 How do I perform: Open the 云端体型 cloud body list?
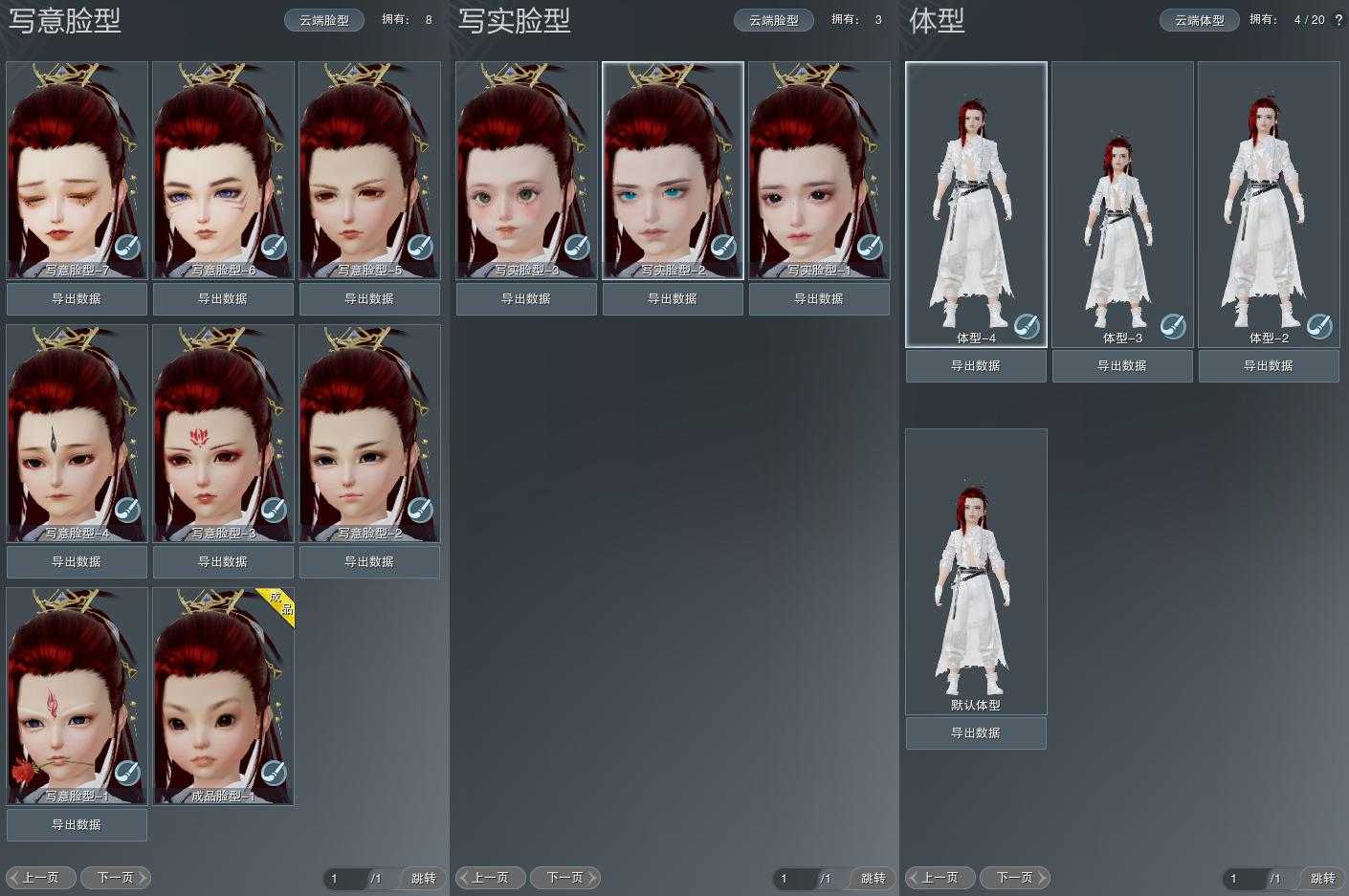pos(1200,20)
